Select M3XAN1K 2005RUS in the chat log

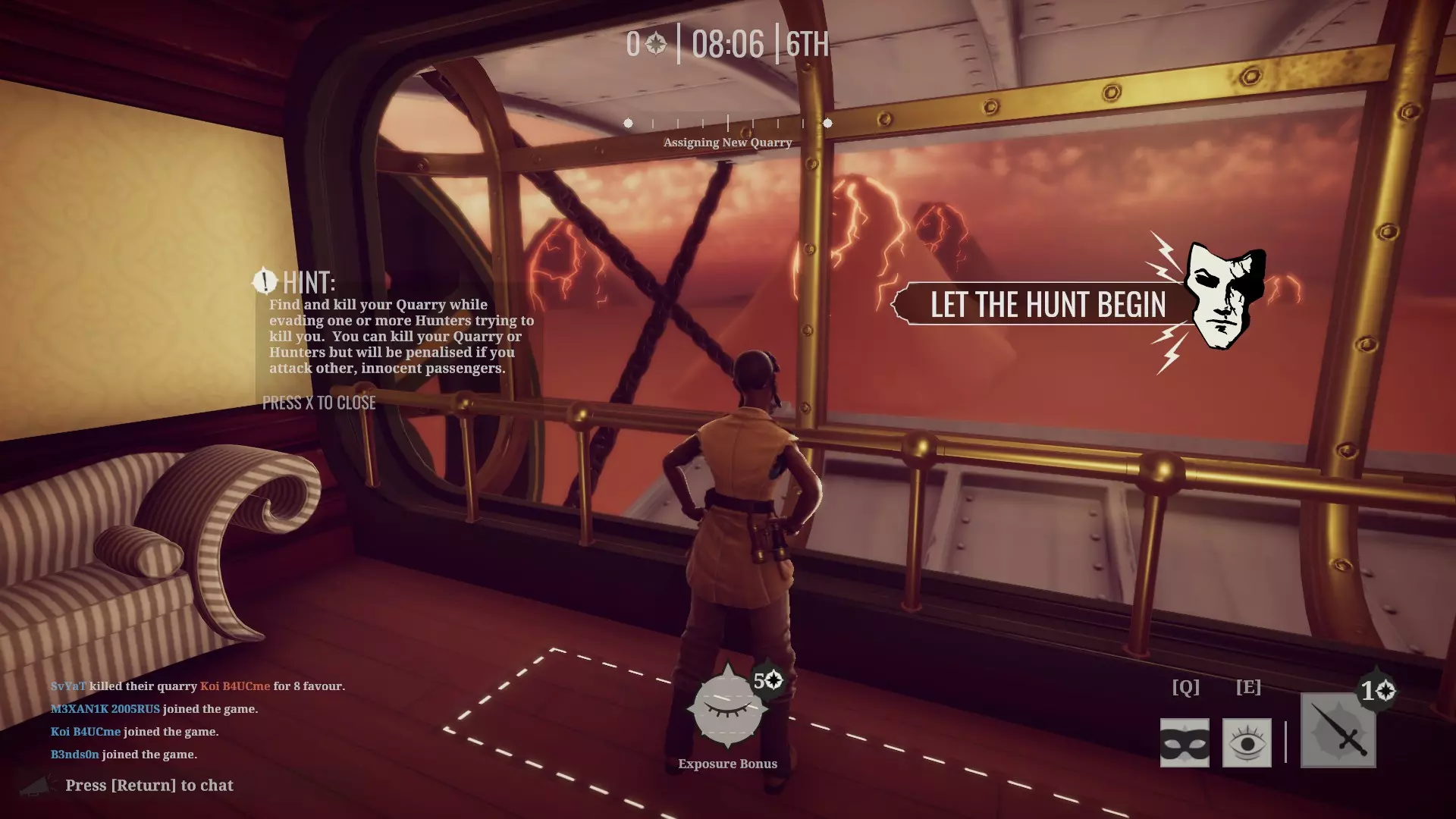105,709
